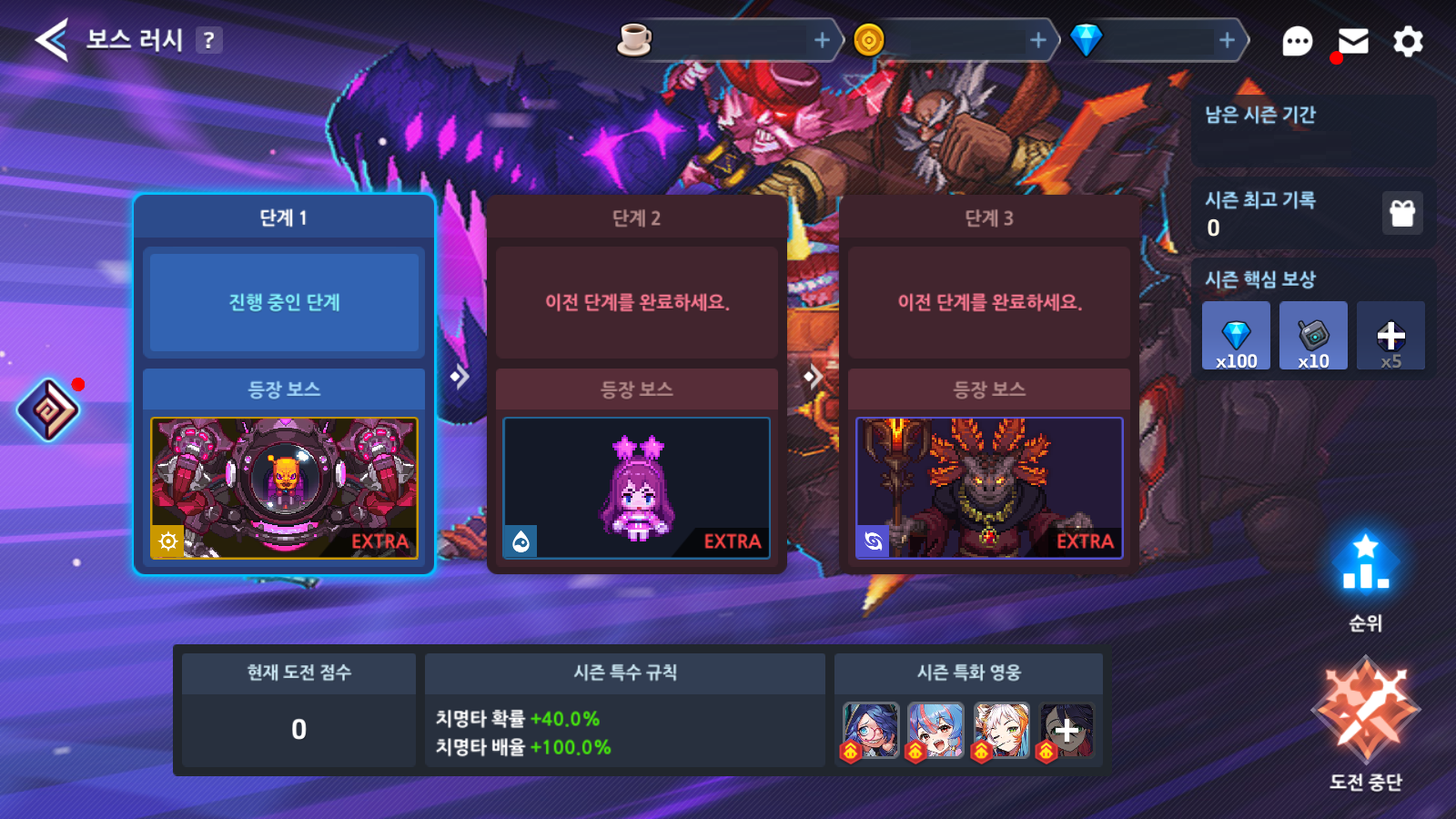This screenshot has width=1456, height=819.
Task: Open the chat bubble icon
Action: click(x=1297, y=41)
